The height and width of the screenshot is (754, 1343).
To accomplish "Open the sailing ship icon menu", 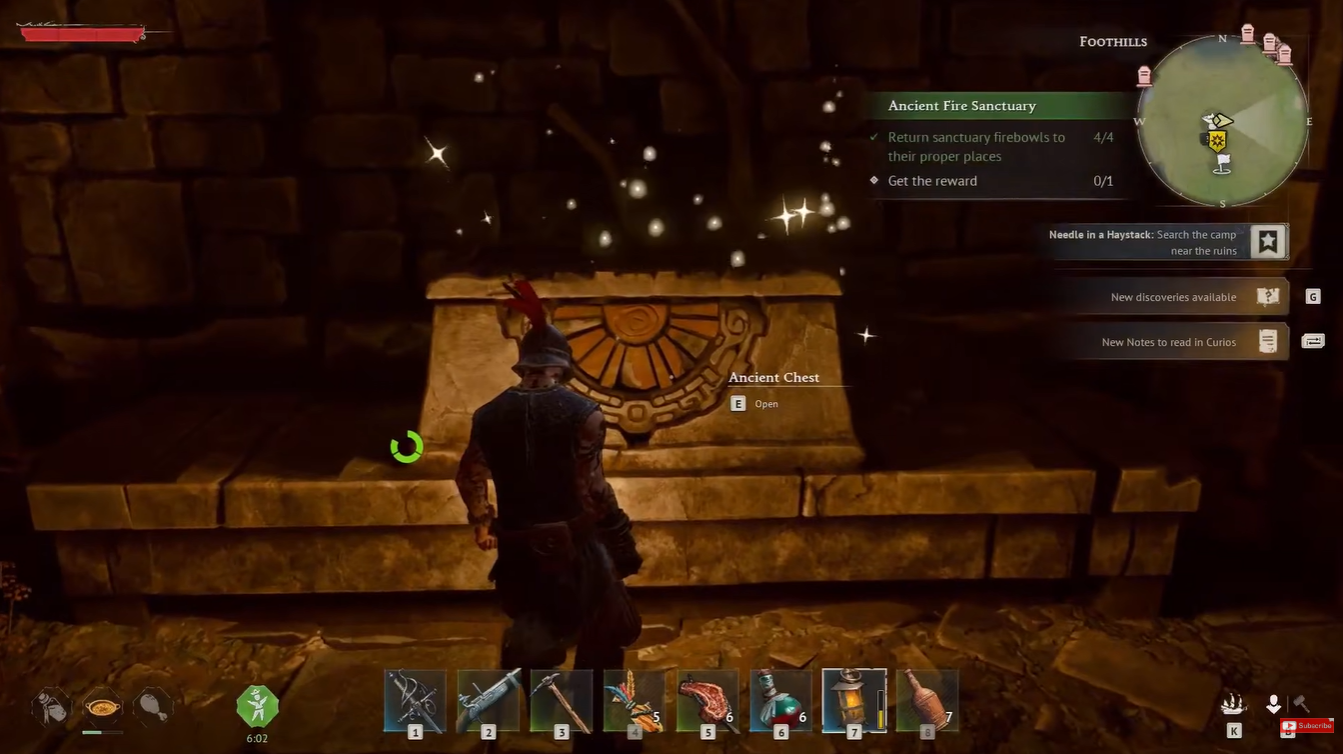I will [x=1233, y=705].
